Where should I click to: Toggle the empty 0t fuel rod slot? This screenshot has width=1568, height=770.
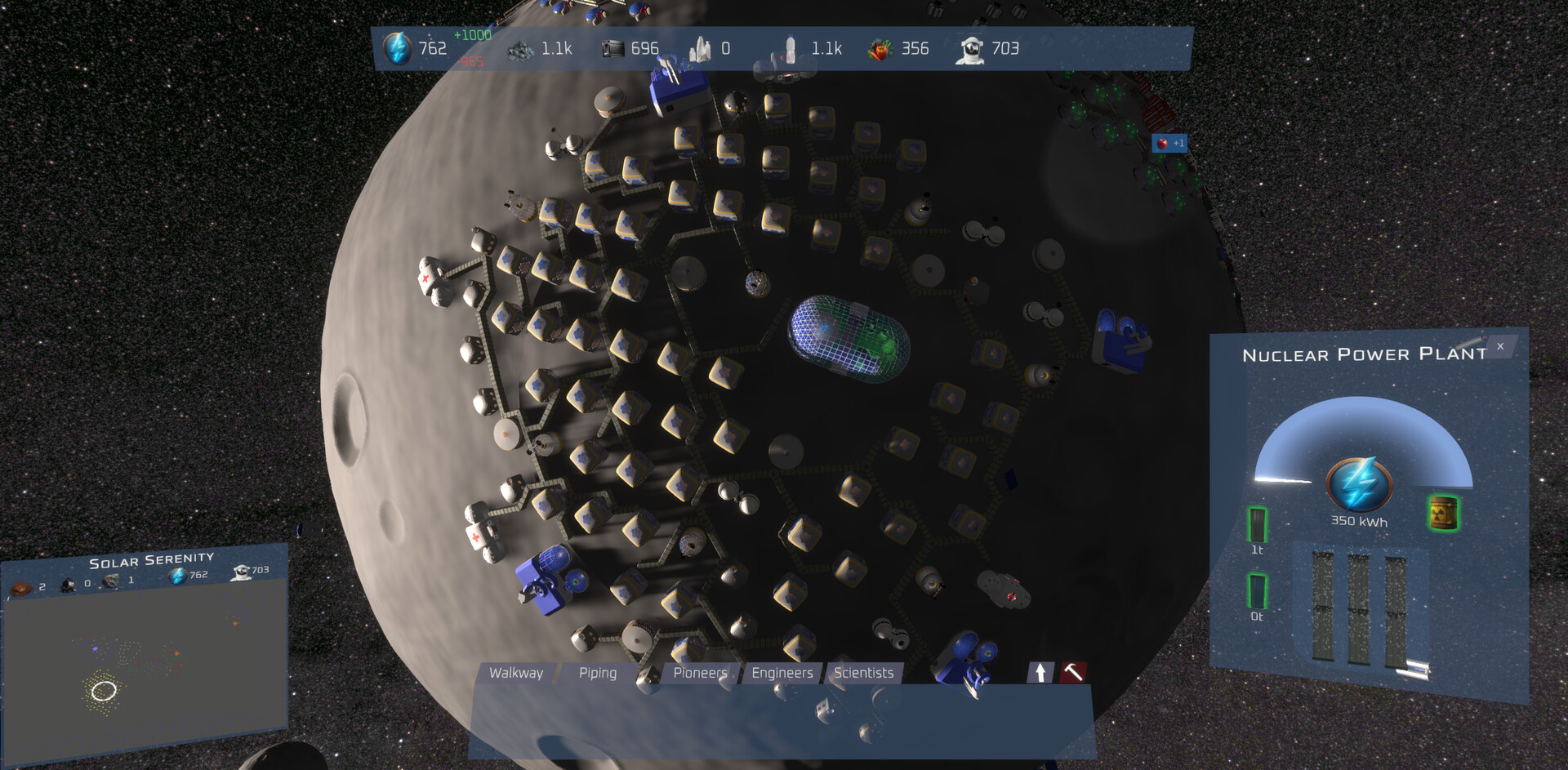[1257, 590]
